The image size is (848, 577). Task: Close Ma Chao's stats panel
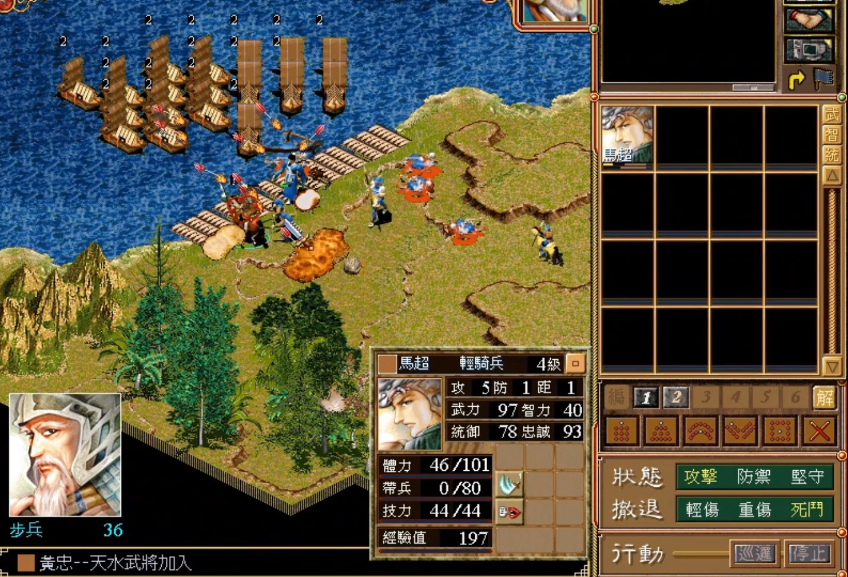(575, 363)
